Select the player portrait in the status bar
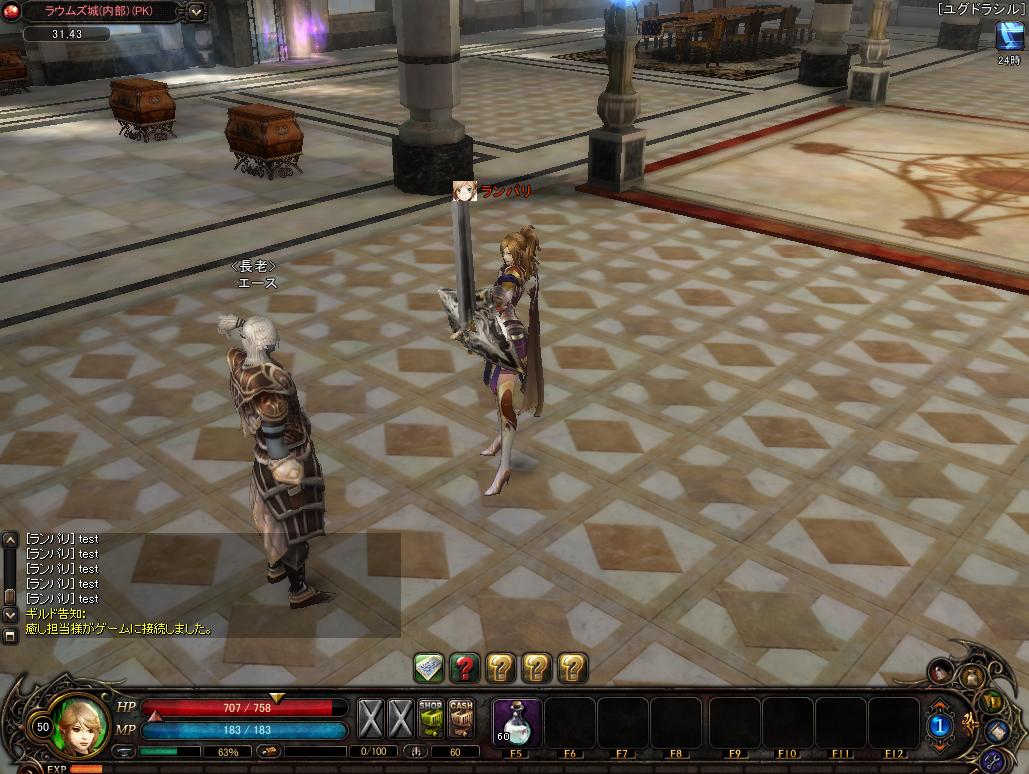 [82, 724]
